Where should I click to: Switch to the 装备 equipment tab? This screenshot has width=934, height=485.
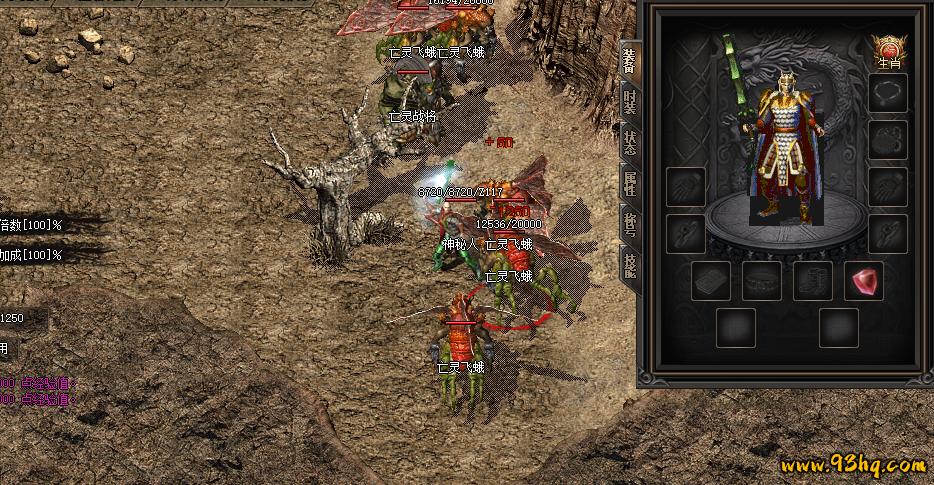[629, 61]
